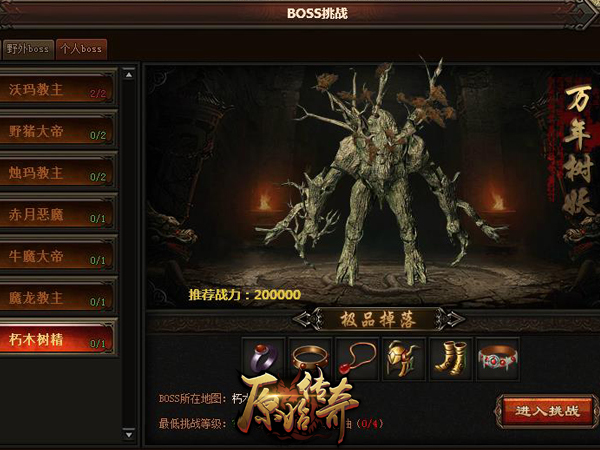This screenshot has width=600, height=450.
Task: Inspect the red gem ring drop
Action: point(262,358)
